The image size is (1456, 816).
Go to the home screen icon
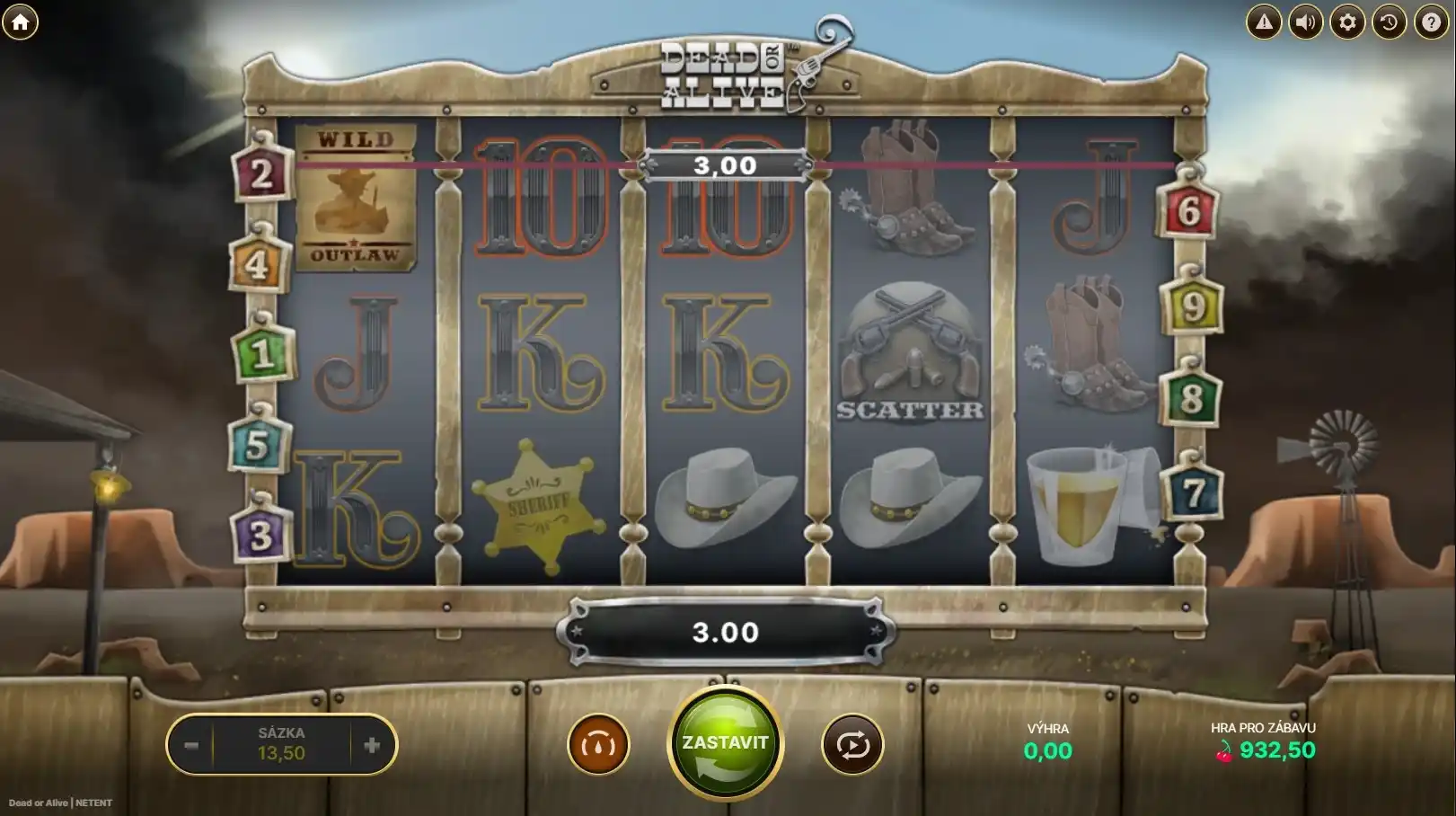[x=20, y=22]
